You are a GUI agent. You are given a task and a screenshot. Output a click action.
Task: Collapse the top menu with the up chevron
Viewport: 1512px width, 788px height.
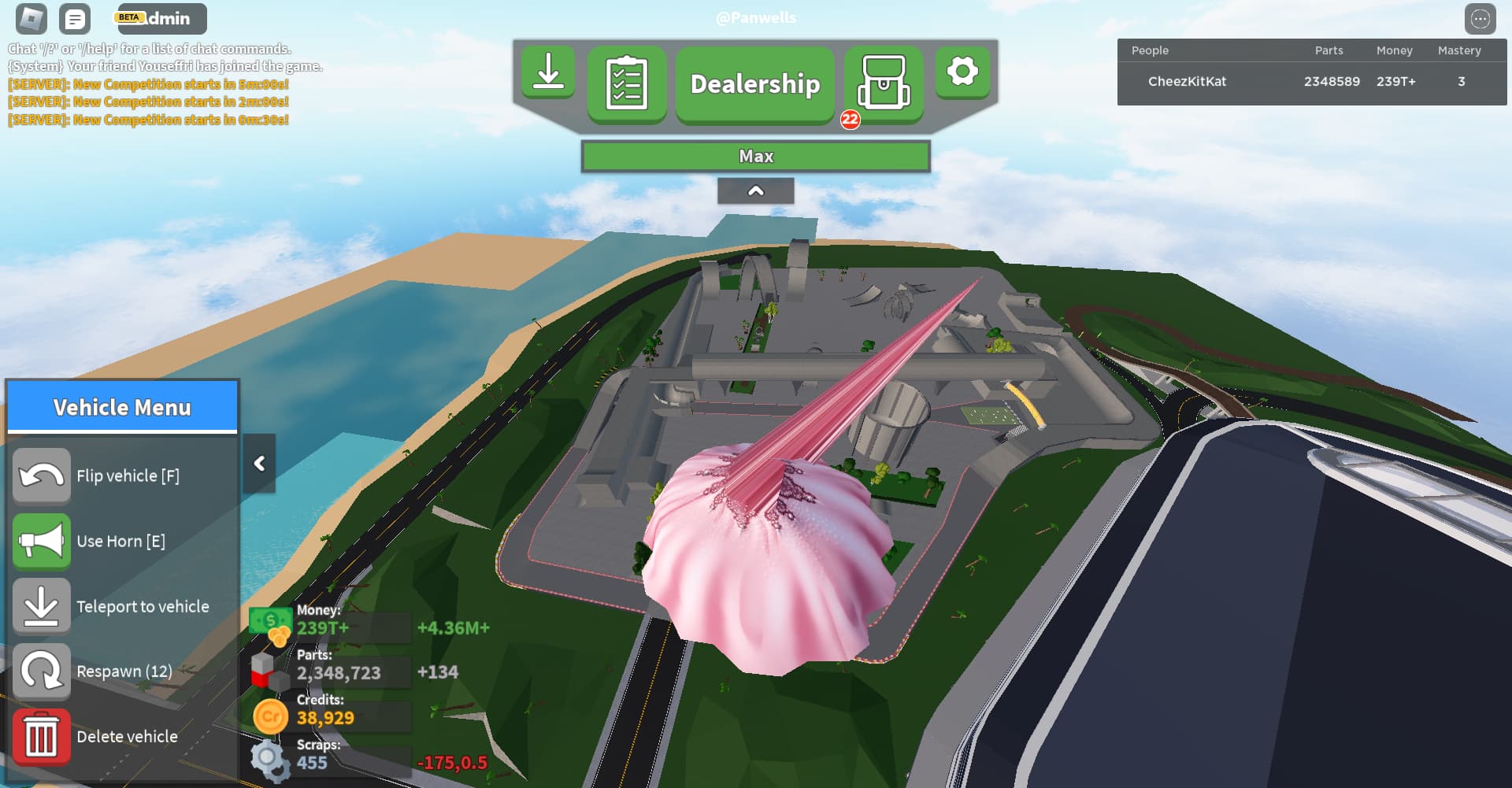(755, 191)
